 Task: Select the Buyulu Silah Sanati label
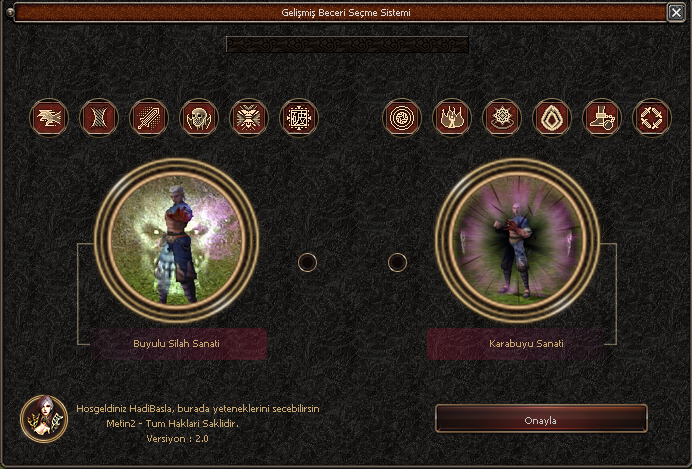point(177,343)
